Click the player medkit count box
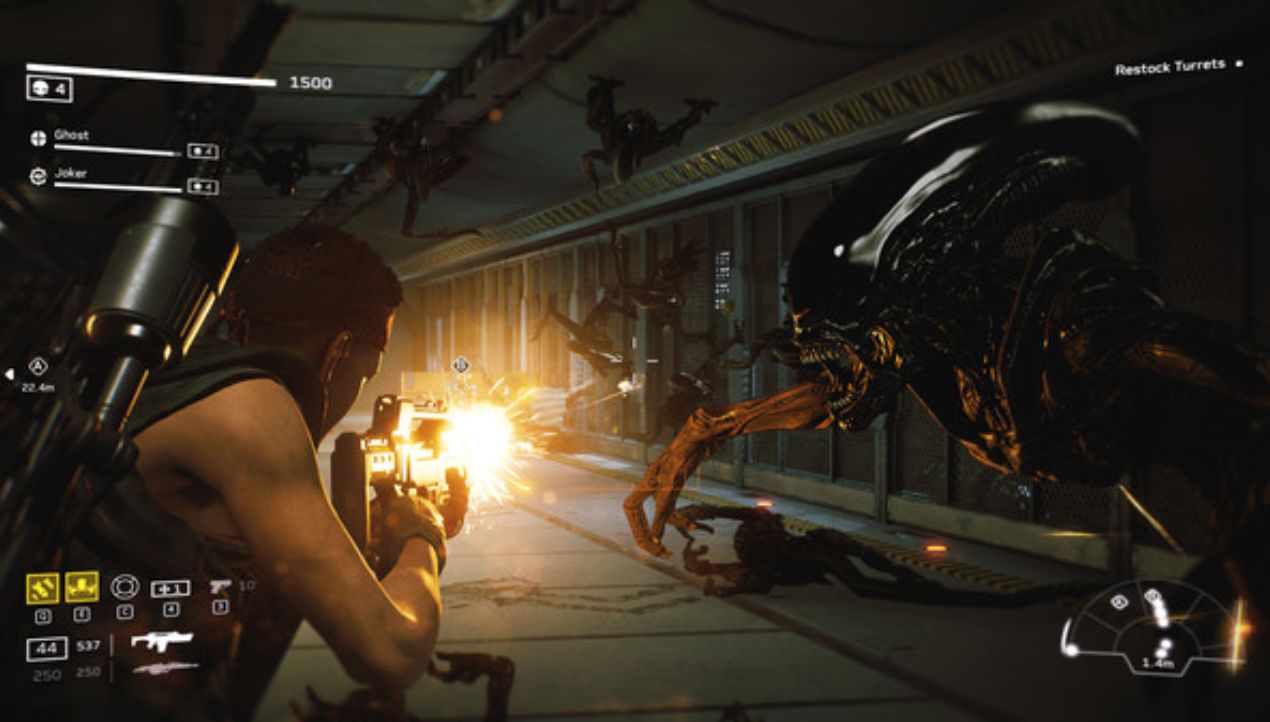The height and width of the screenshot is (722, 1270). coord(49,89)
